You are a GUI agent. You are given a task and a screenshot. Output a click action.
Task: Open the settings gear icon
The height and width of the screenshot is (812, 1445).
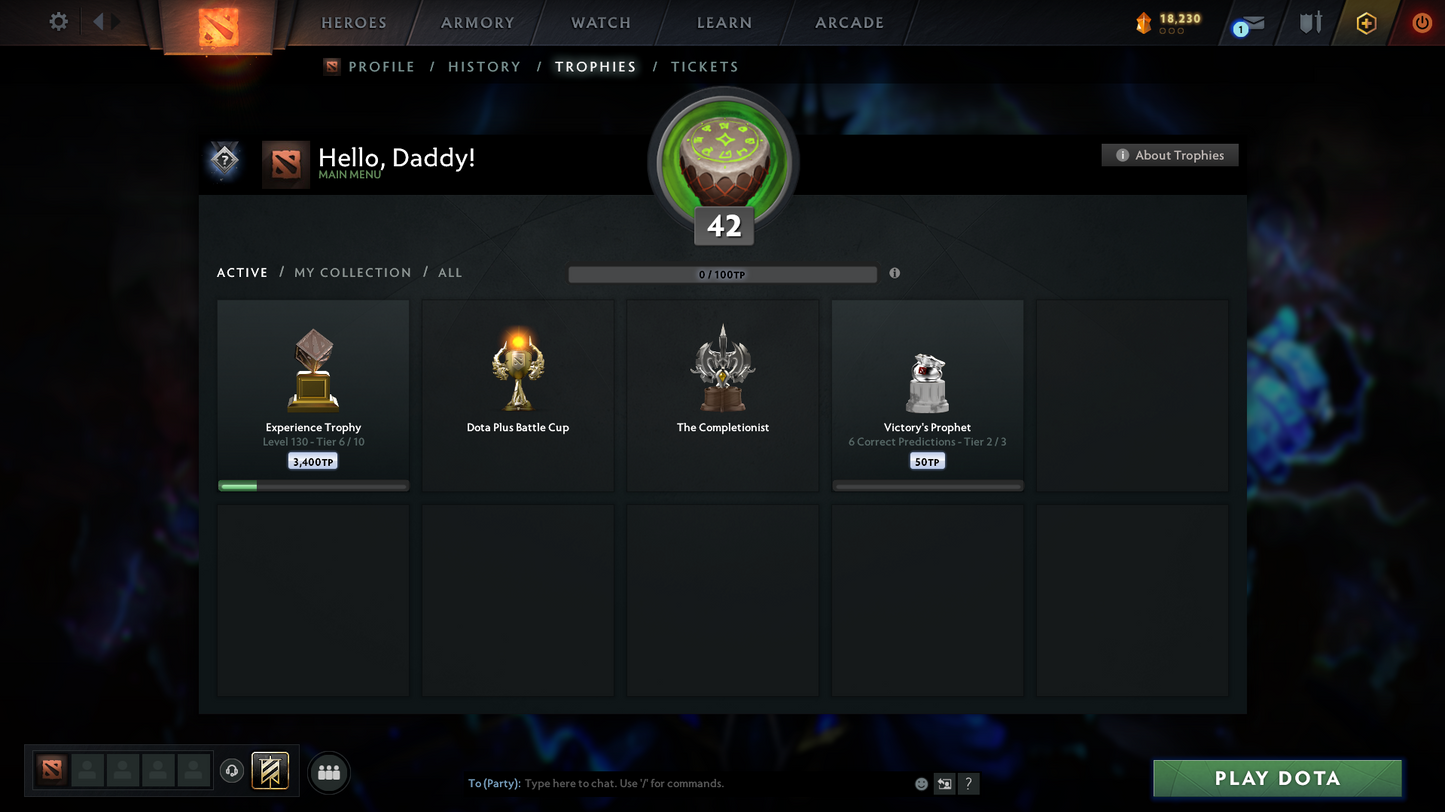[58, 21]
